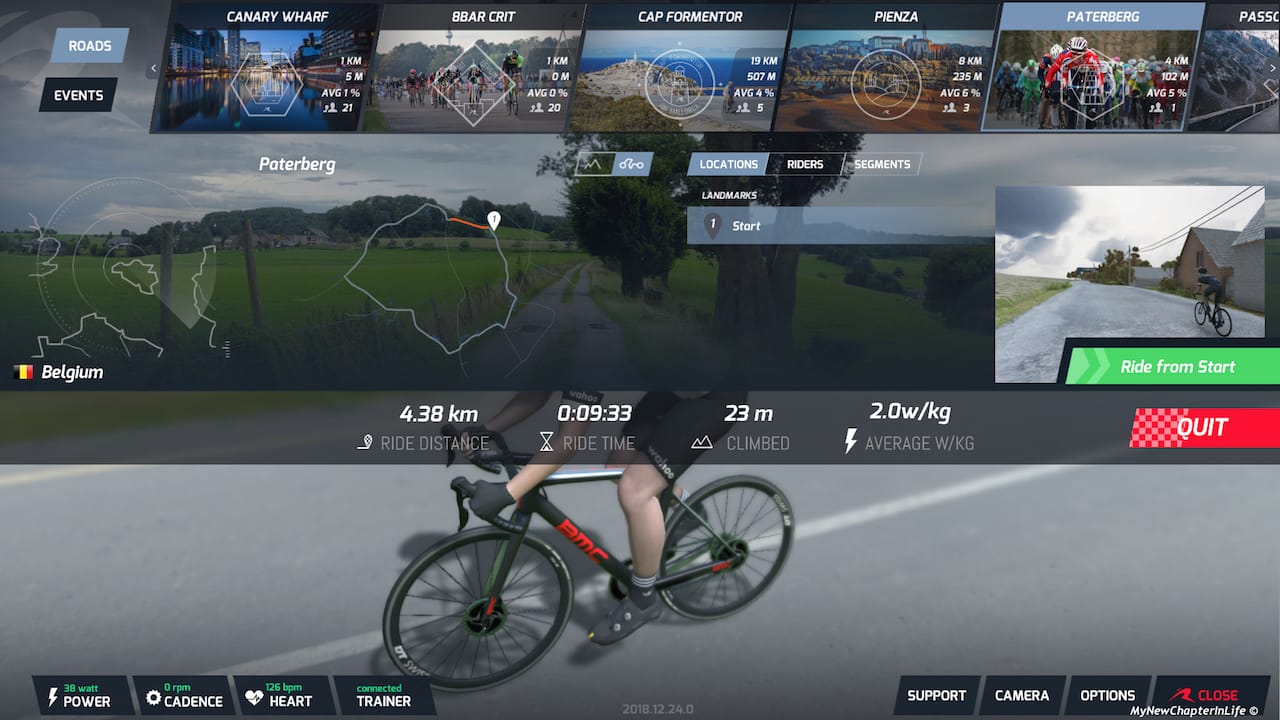Quit the current ride
Screen dimensions: 1280x720
[x=1202, y=428]
